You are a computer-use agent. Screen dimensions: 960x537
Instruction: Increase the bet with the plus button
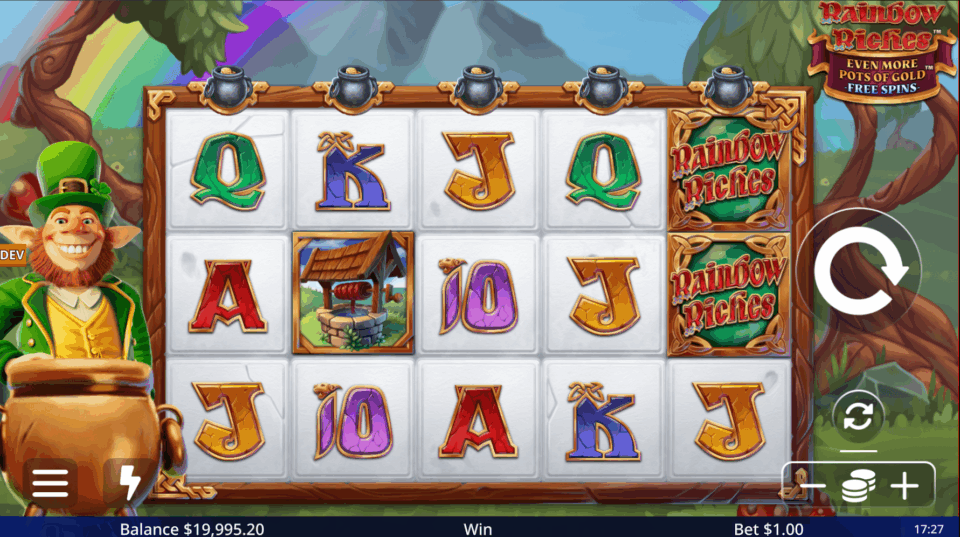pyautogui.click(x=904, y=486)
